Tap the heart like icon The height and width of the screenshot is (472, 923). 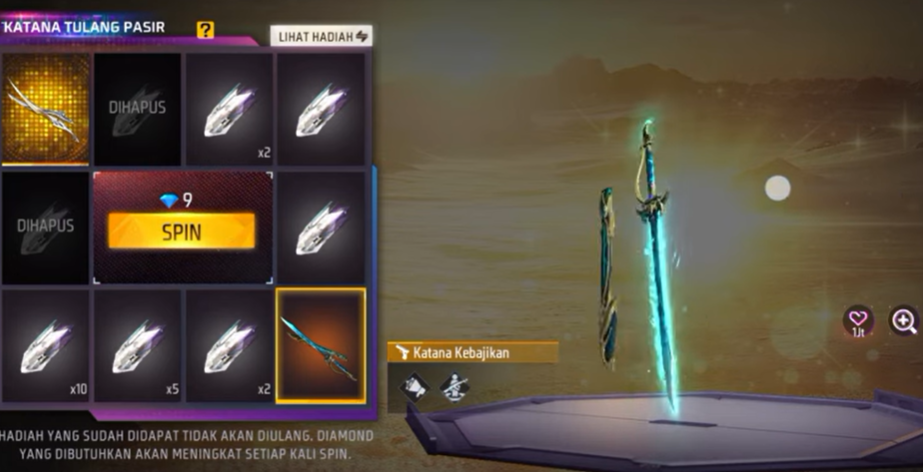[857, 320]
